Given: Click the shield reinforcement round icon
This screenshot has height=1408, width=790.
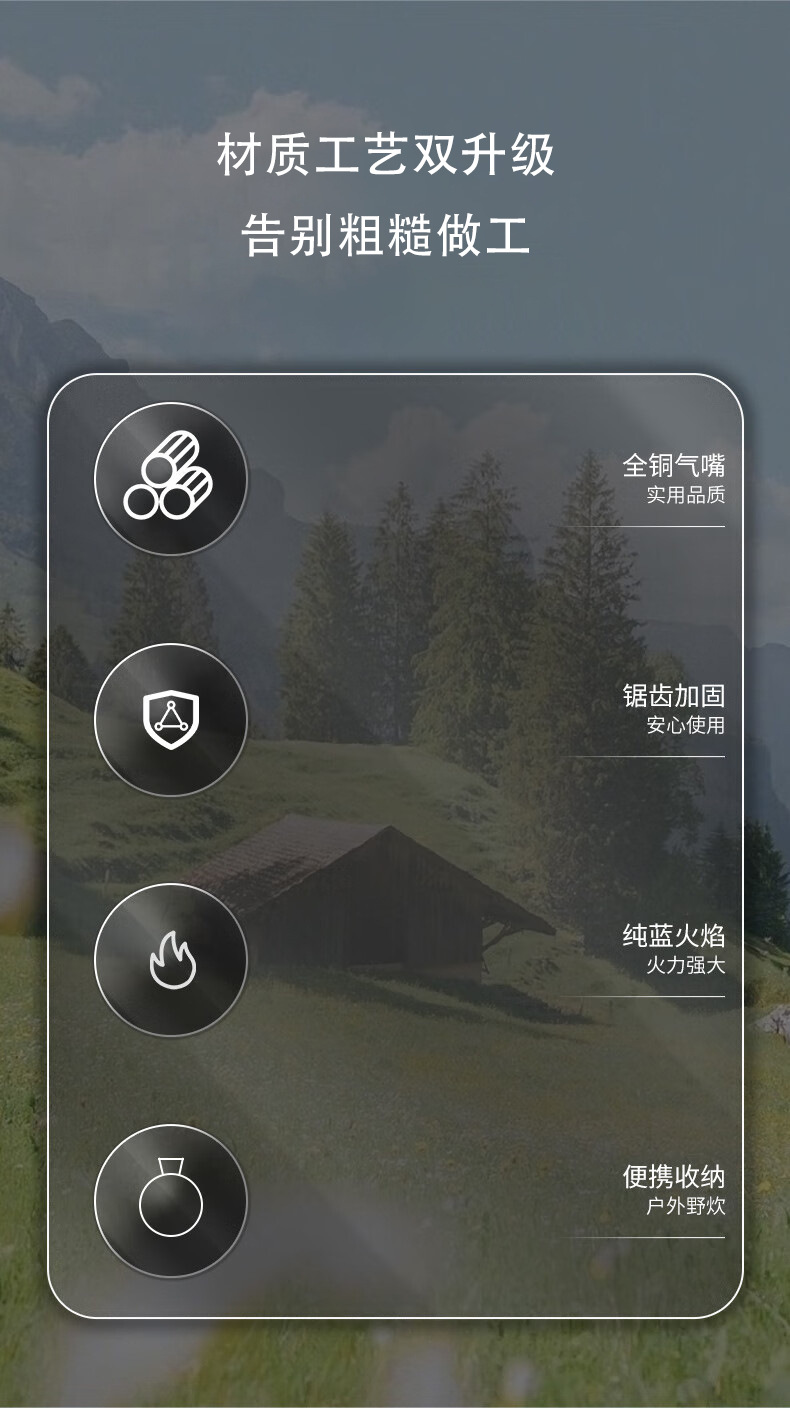Looking at the screenshot, I should [x=170, y=720].
